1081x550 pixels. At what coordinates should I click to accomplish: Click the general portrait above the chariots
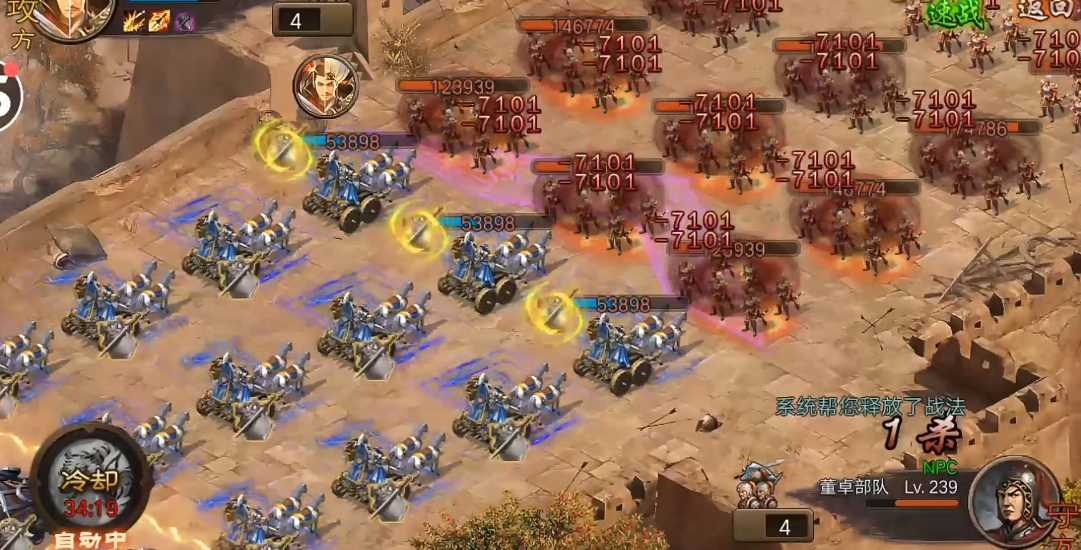pos(326,85)
